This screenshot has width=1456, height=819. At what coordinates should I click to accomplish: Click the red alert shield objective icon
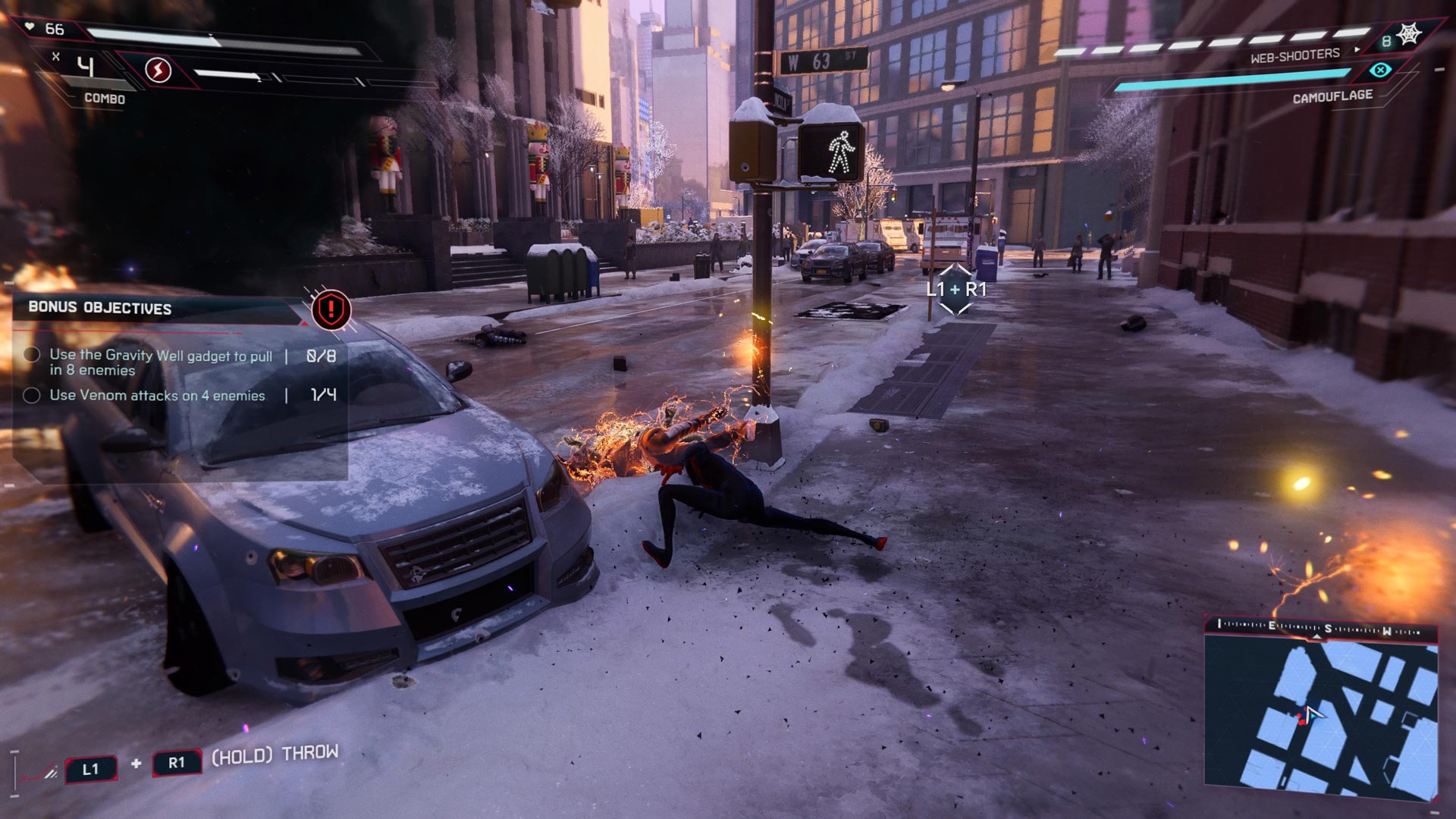pos(331,309)
